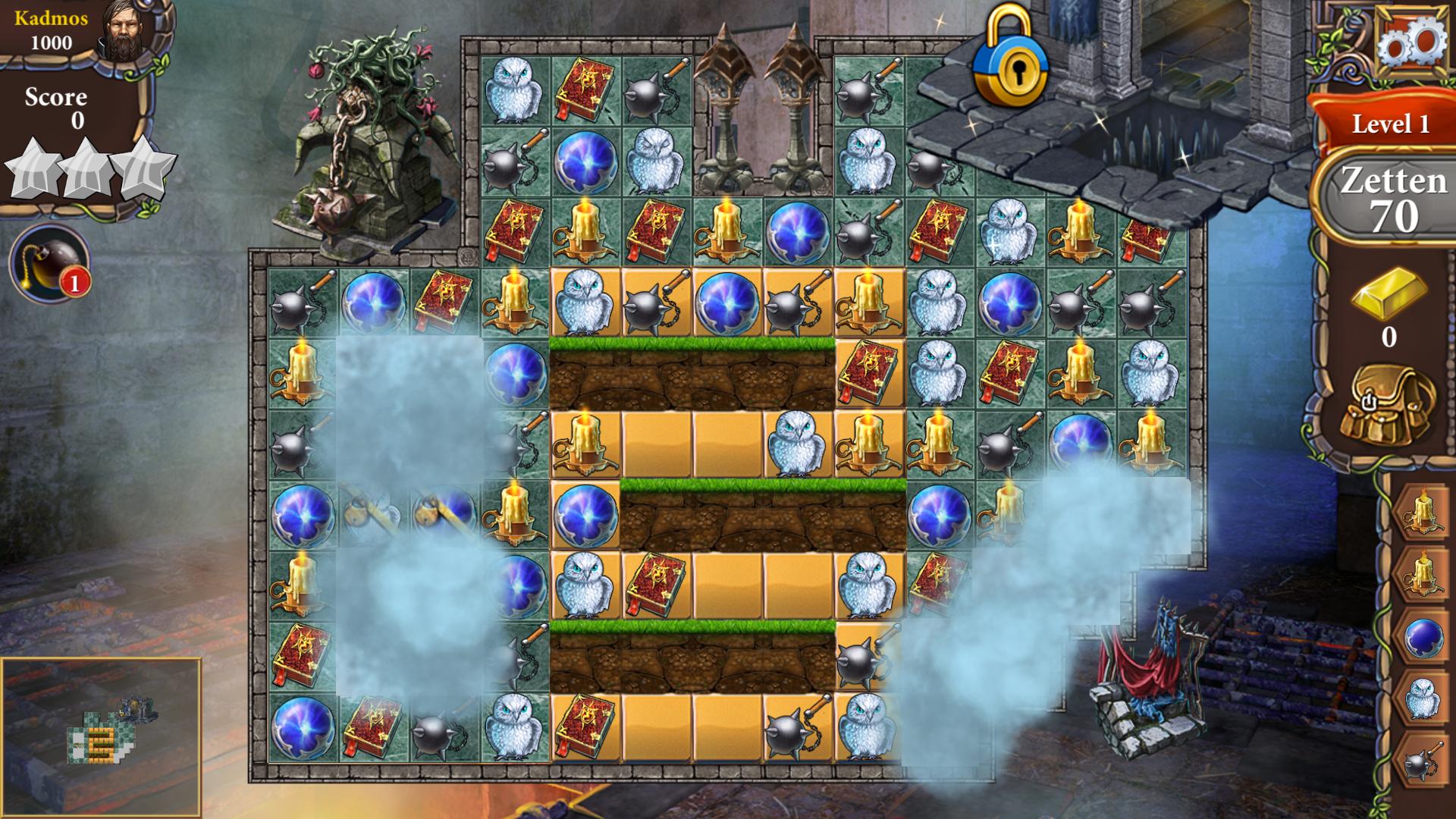Select the owl tile between two gold-tile candles
This screenshot has height=819, width=1456.
click(796, 444)
